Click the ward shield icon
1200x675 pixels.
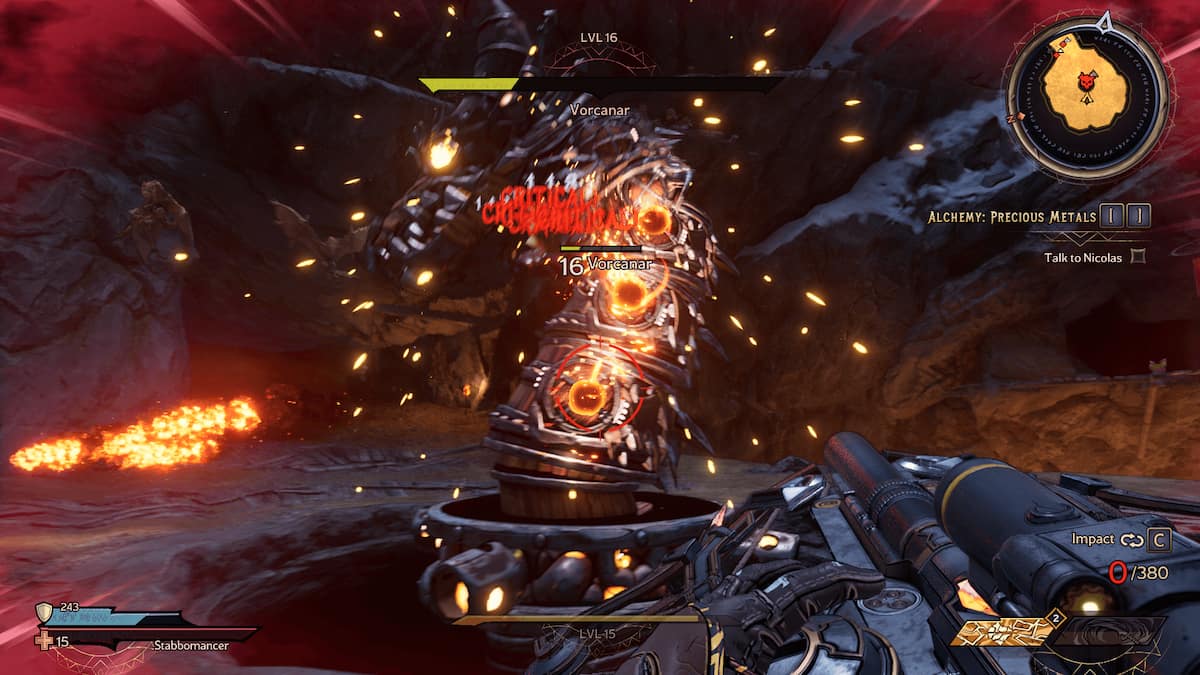click(44, 612)
